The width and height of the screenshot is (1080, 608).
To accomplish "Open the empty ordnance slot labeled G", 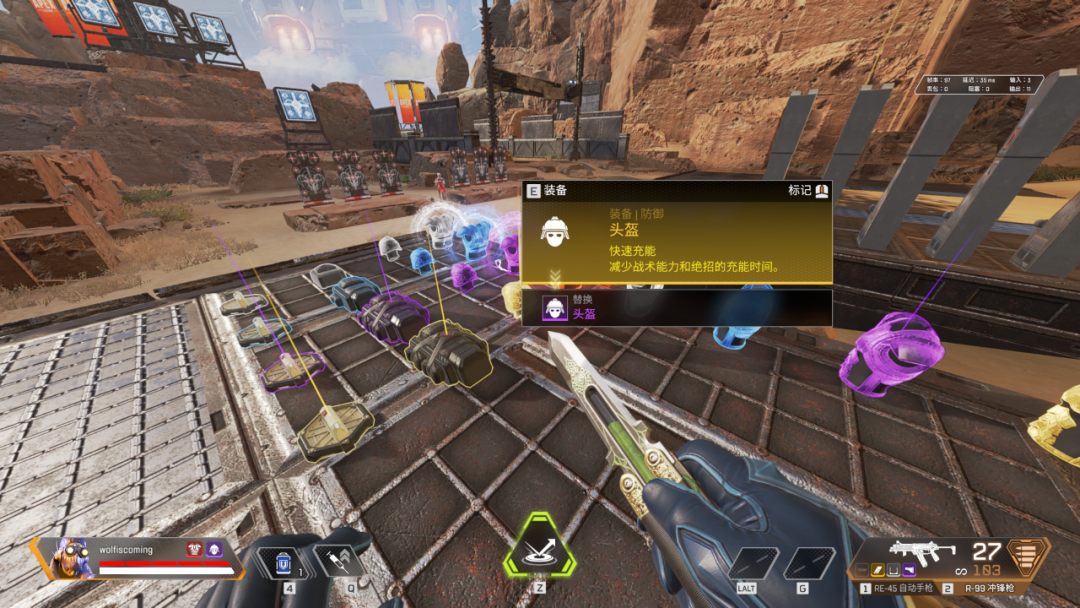I will point(808,563).
